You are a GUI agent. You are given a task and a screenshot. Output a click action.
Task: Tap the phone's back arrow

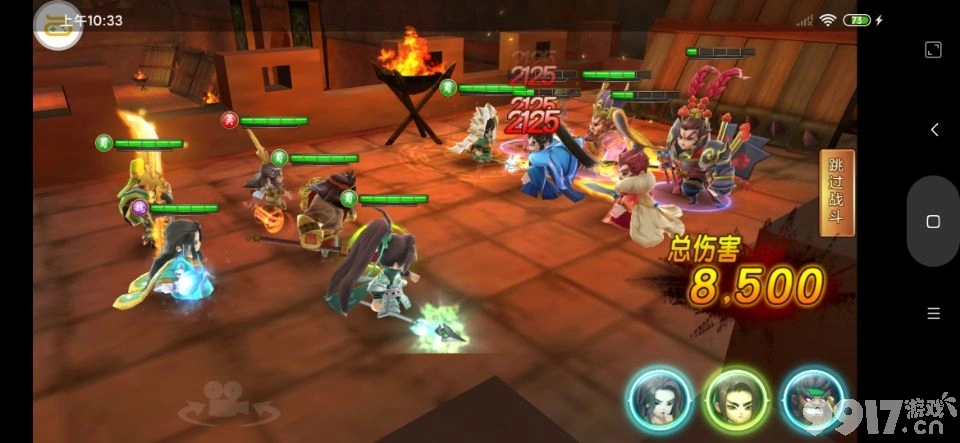pyautogui.click(x=933, y=130)
